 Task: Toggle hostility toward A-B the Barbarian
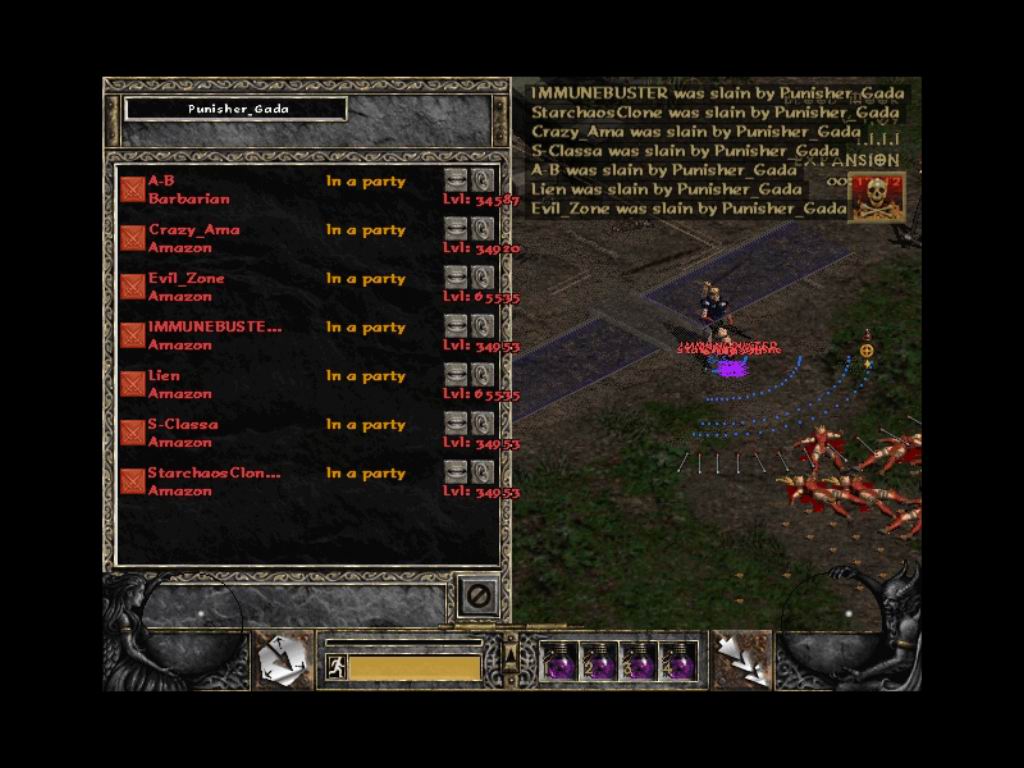132,189
